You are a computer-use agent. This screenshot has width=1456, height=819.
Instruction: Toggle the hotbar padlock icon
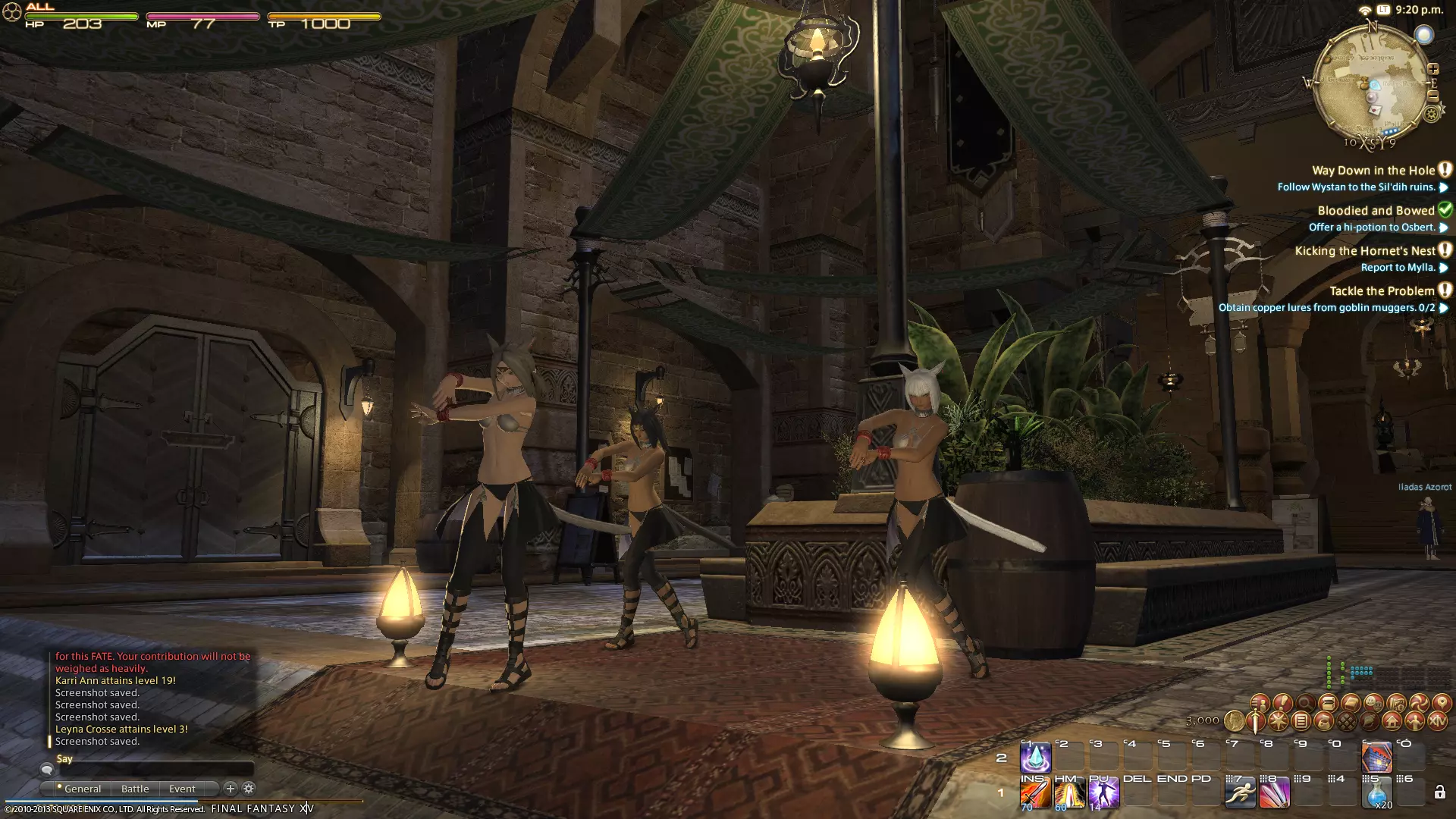(1439, 793)
